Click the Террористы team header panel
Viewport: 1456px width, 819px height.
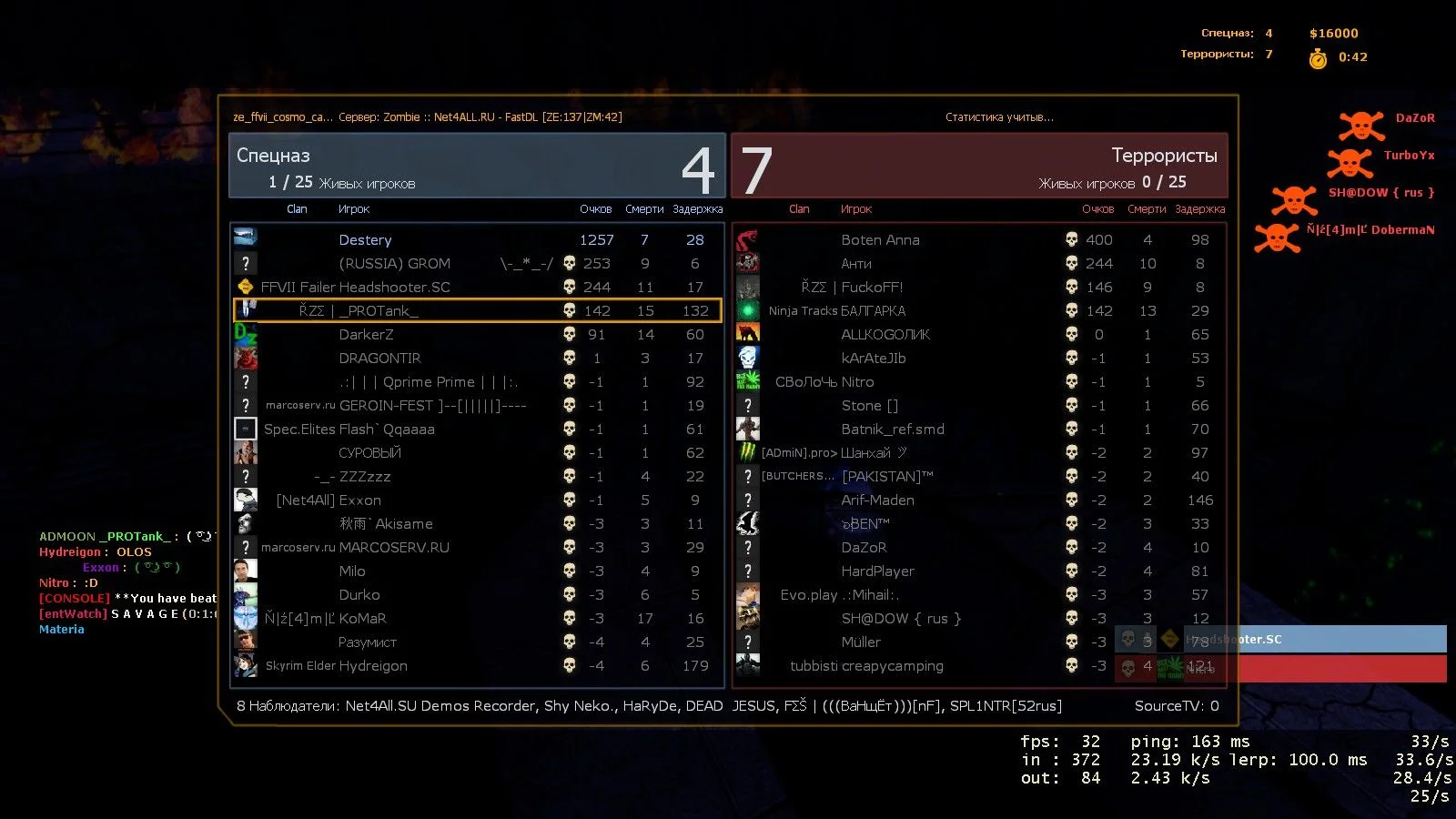[979, 166]
